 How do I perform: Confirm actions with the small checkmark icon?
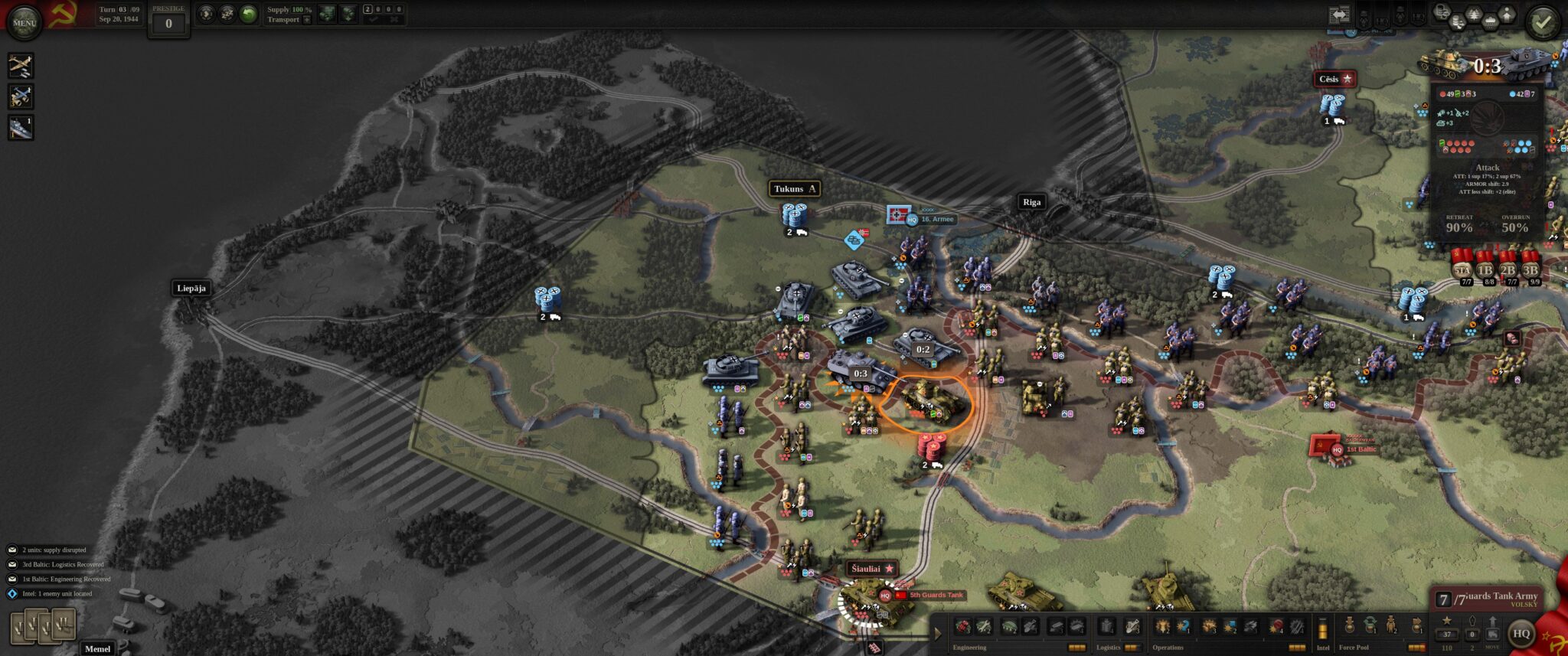pyautogui.click(x=374, y=20)
